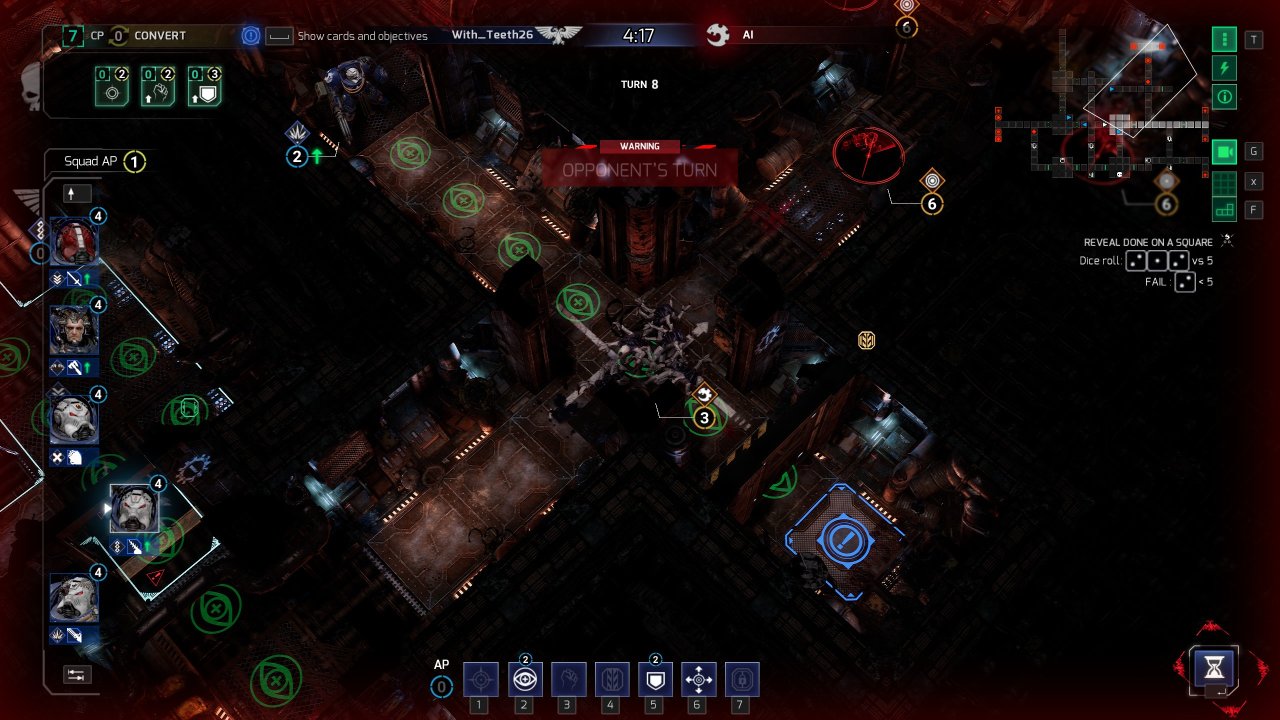Image resolution: width=1280 pixels, height=720 pixels.
Task: Open the green info button
Action: coord(1224,97)
